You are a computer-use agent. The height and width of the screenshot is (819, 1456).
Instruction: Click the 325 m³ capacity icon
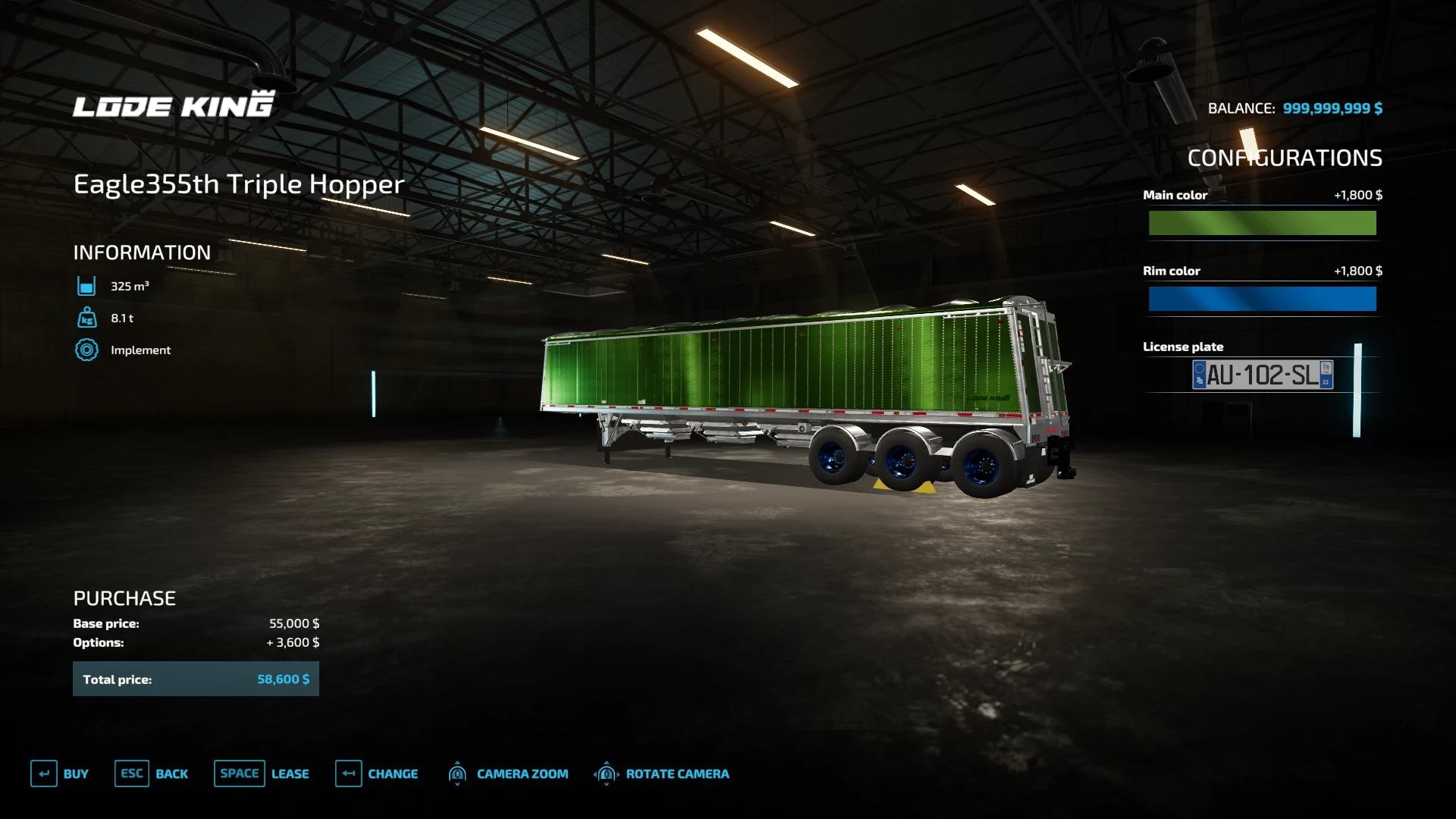tap(87, 286)
